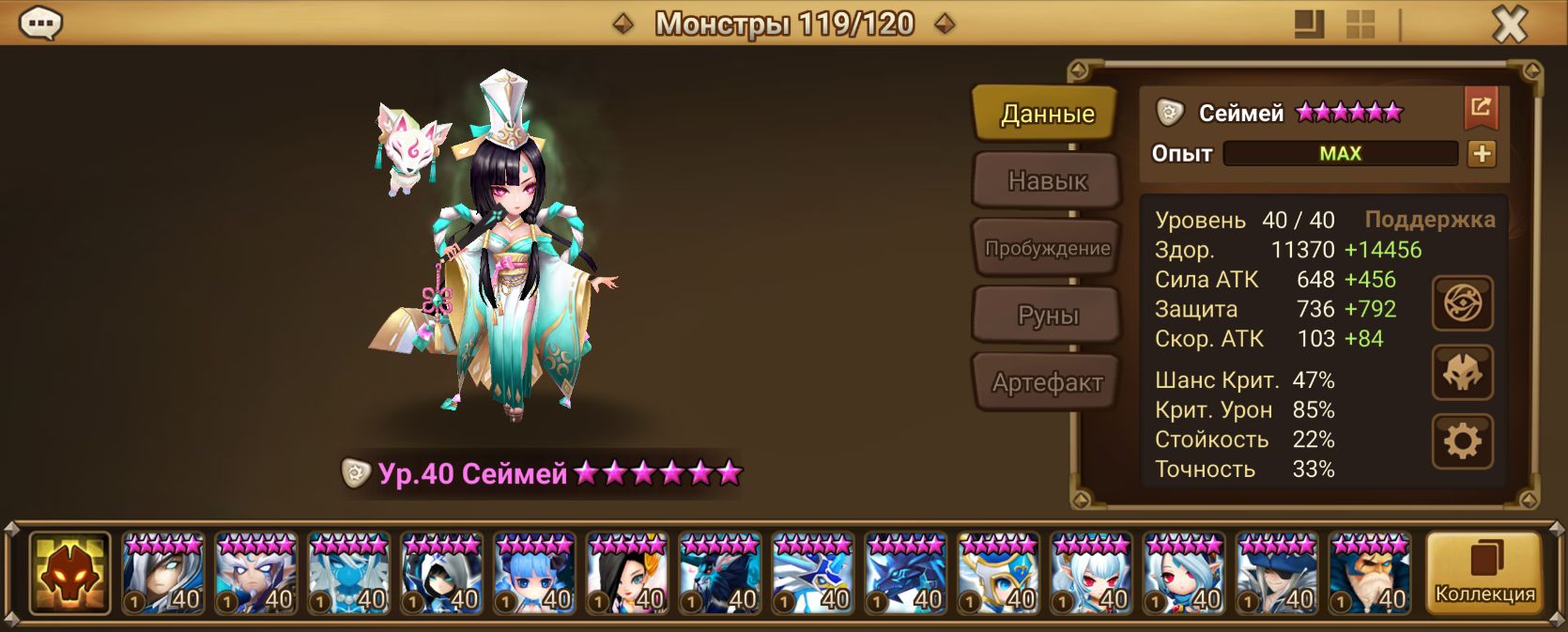The image size is (1568, 632).
Task: Open the chat speech bubble
Action: click(40, 23)
